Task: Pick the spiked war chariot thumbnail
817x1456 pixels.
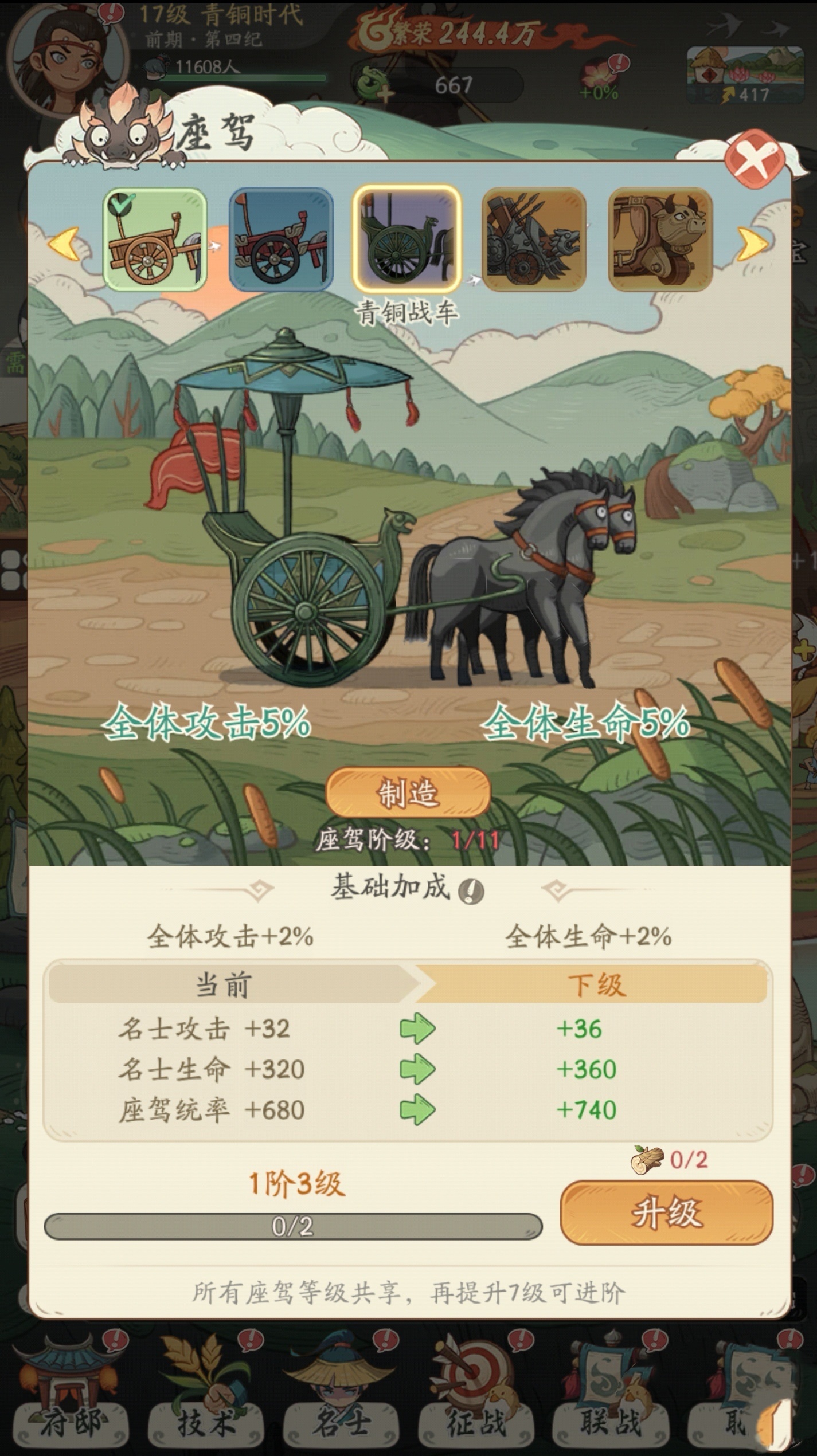Action: point(533,240)
